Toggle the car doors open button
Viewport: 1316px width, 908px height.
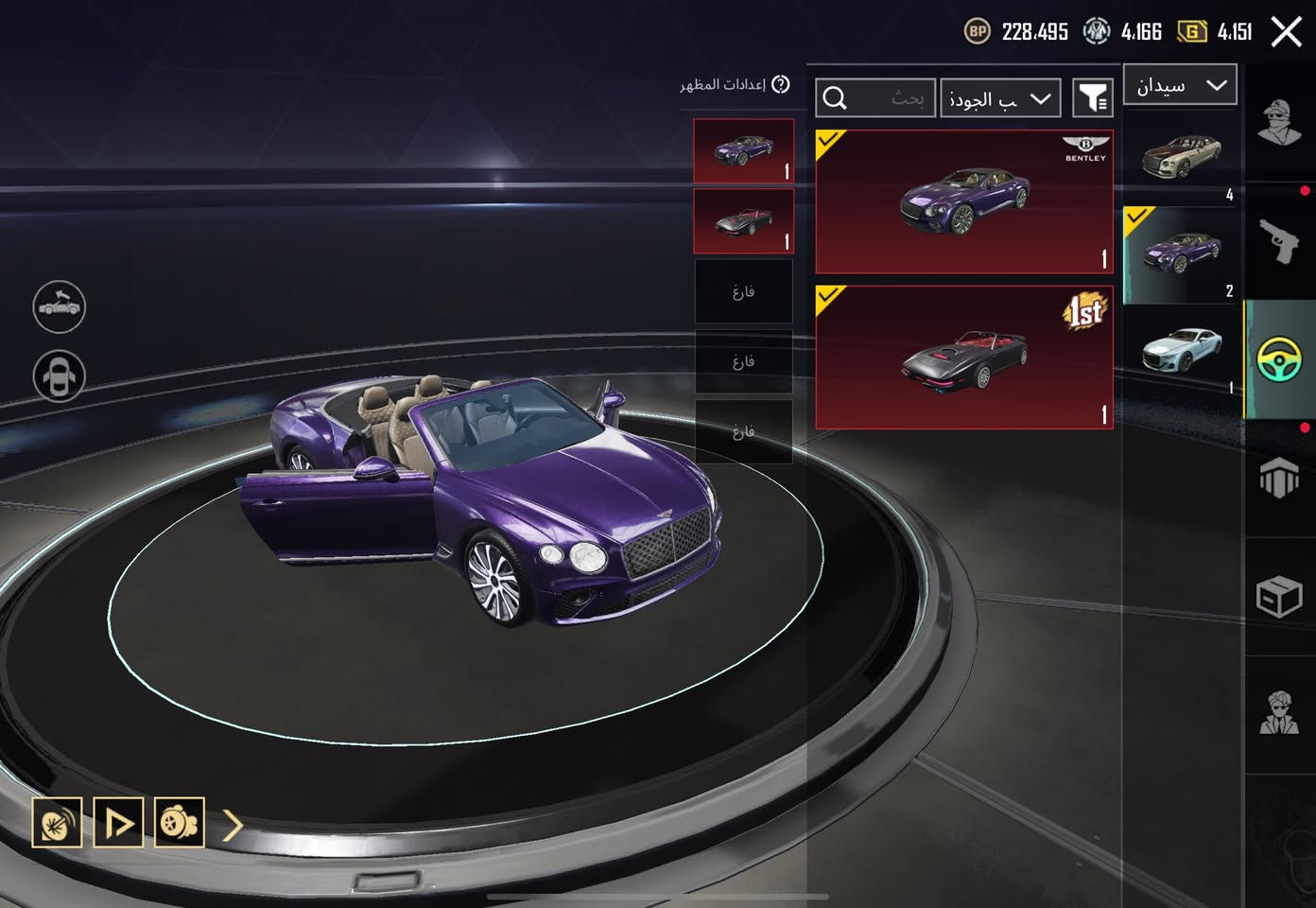[59, 376]
